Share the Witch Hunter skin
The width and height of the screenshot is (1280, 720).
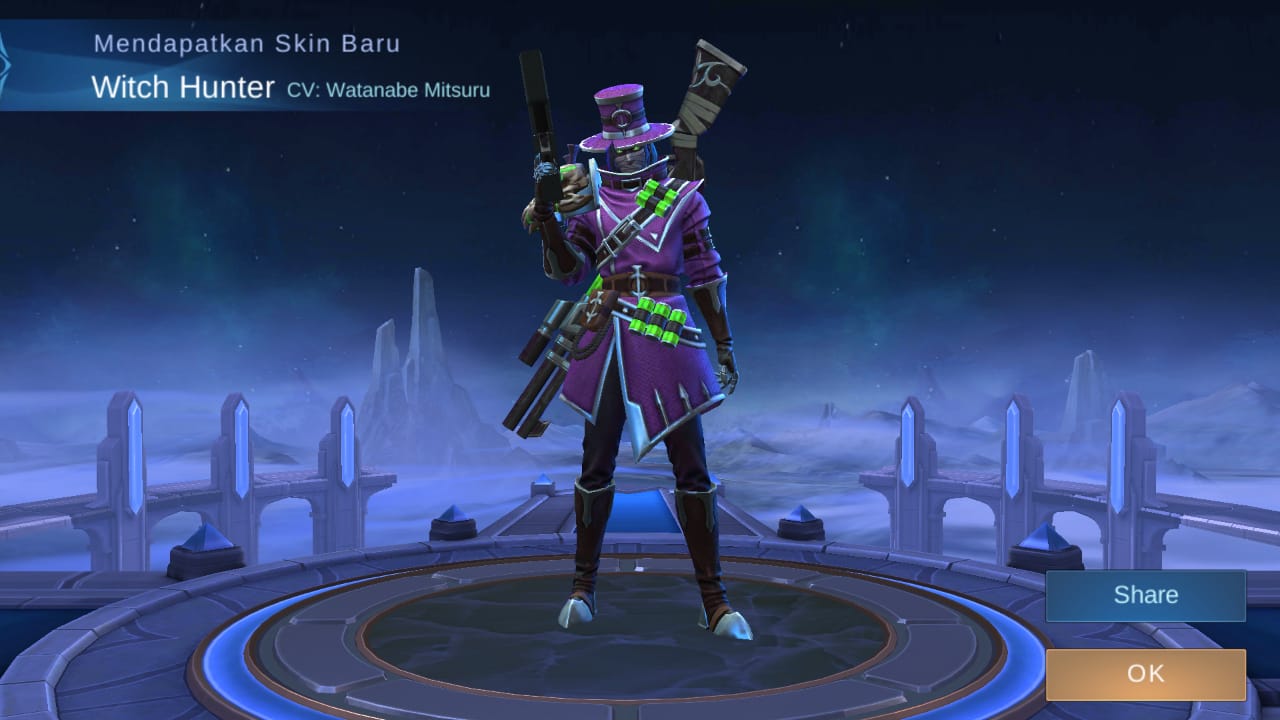1146,594
